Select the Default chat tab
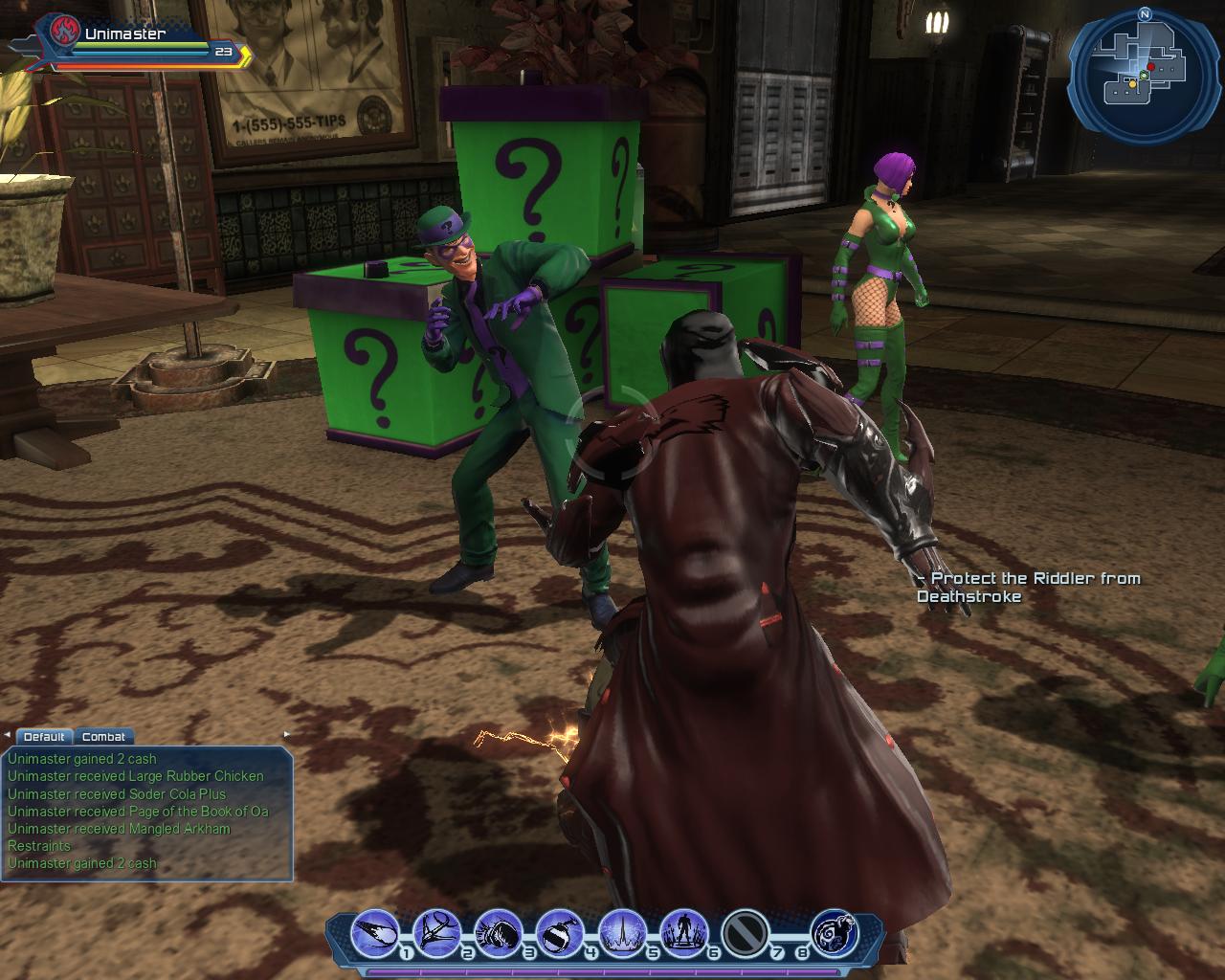This screenshot has width=1225, height=980. pyautogui.click(x=44, y=737)
